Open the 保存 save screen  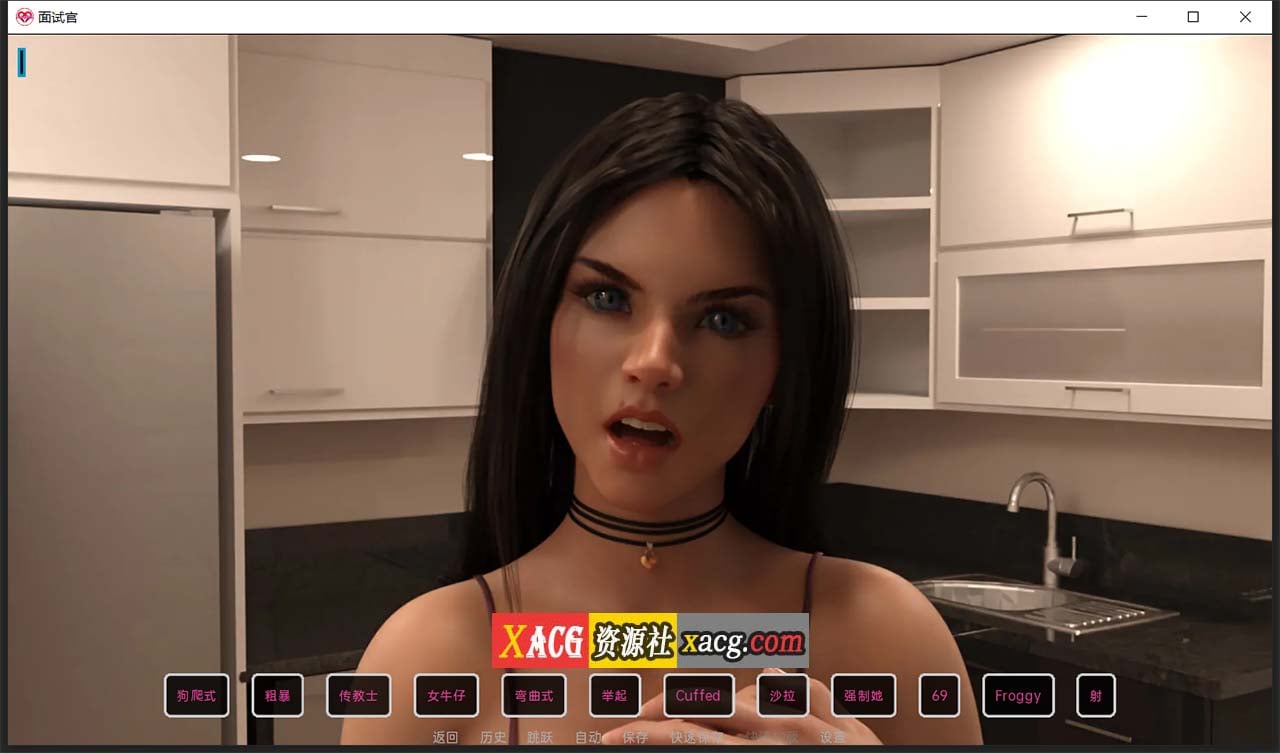(636, 737)
